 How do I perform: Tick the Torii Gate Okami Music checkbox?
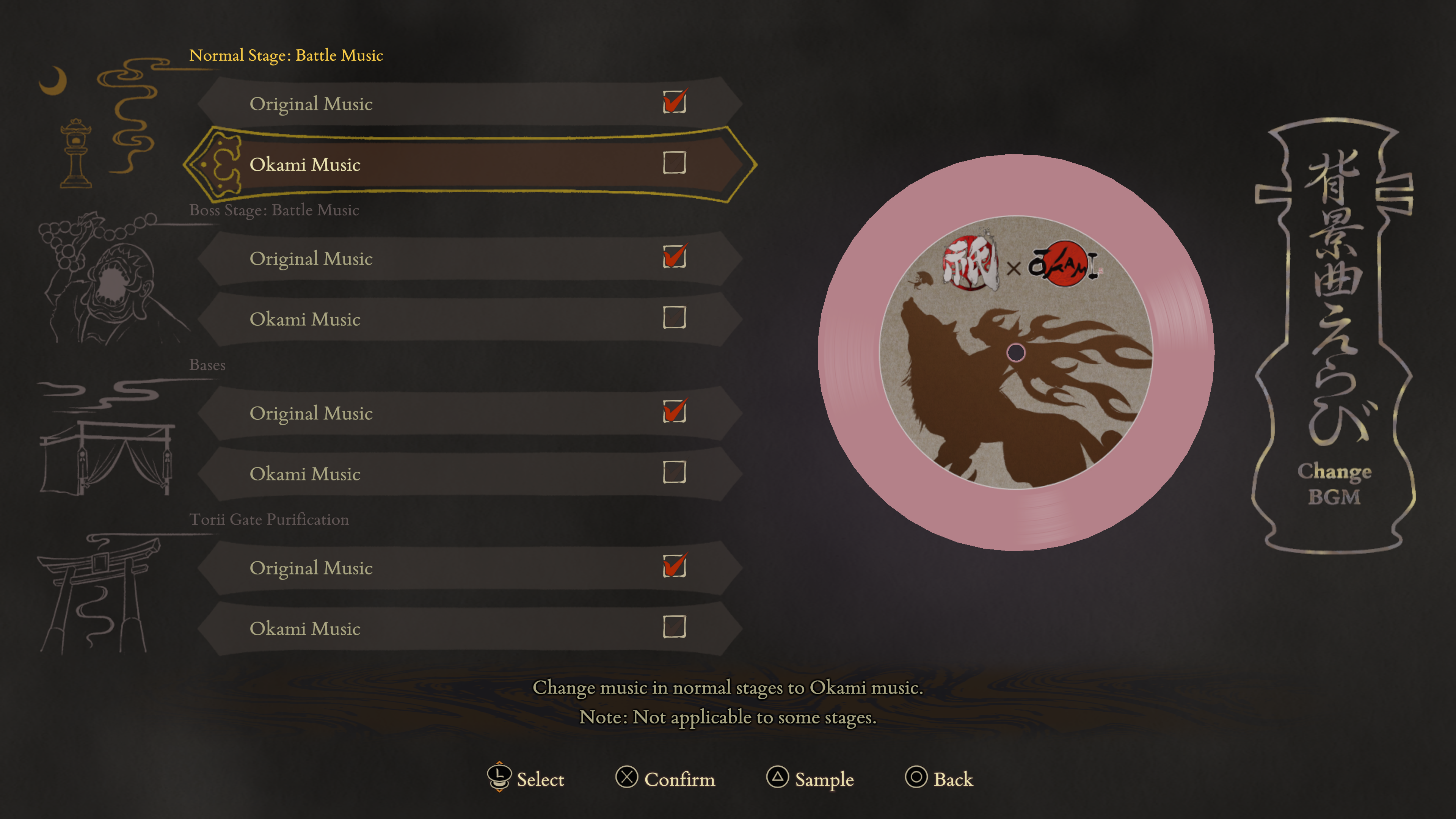coord(674,627)
